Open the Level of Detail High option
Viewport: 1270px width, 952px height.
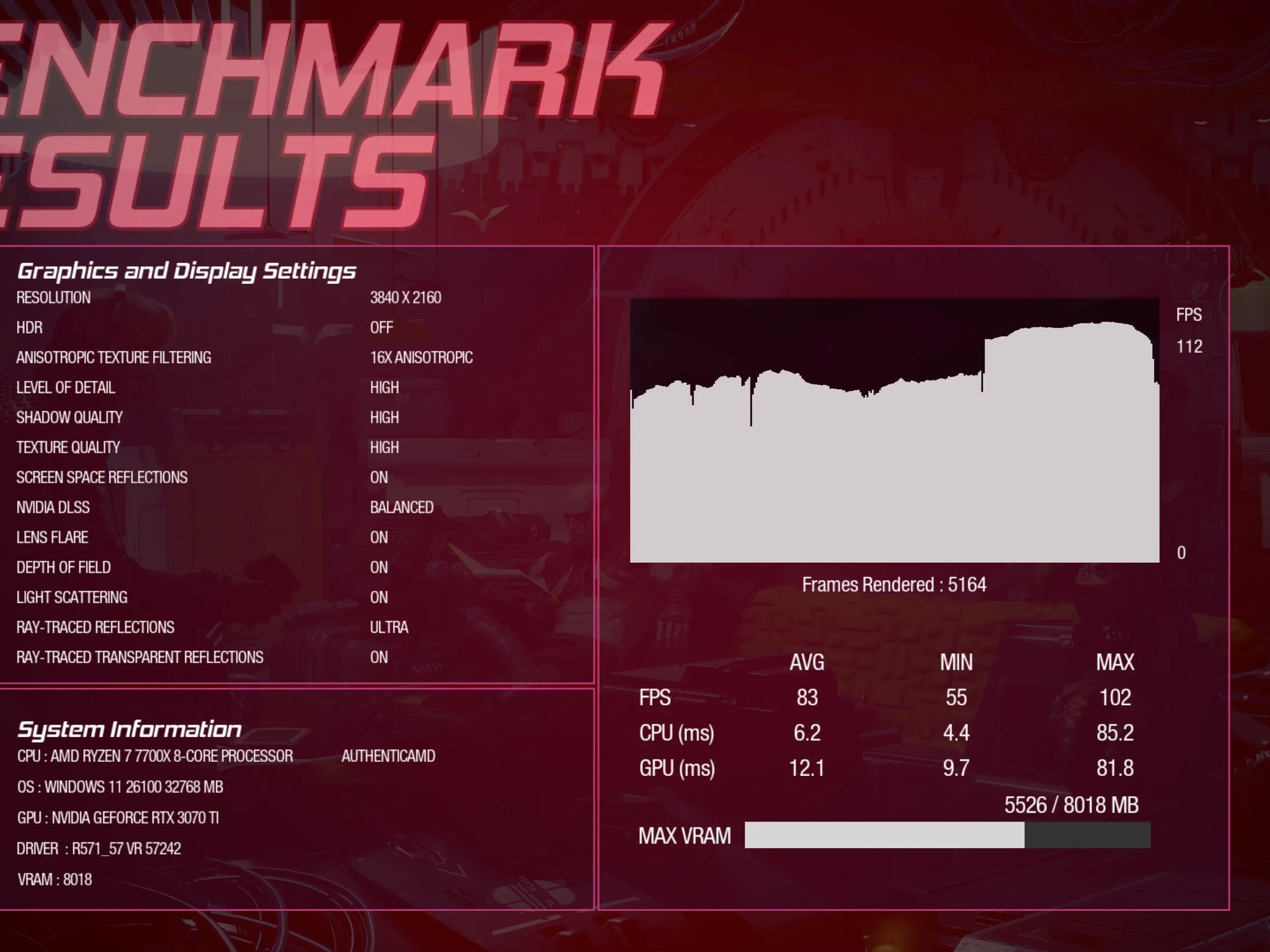coord(384,387)
